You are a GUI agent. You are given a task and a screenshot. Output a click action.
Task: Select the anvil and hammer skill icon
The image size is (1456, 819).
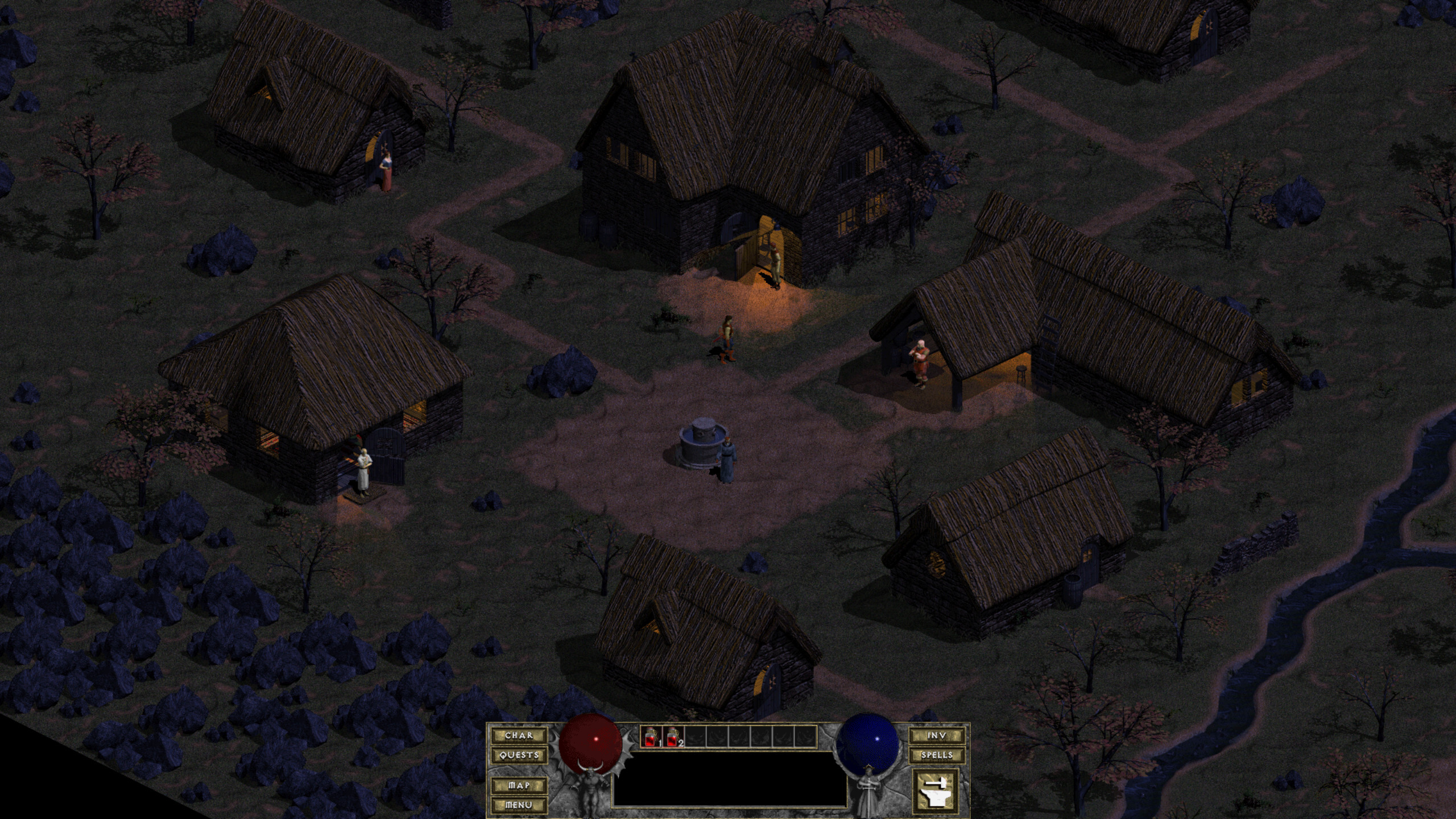[x=936, y=791]
